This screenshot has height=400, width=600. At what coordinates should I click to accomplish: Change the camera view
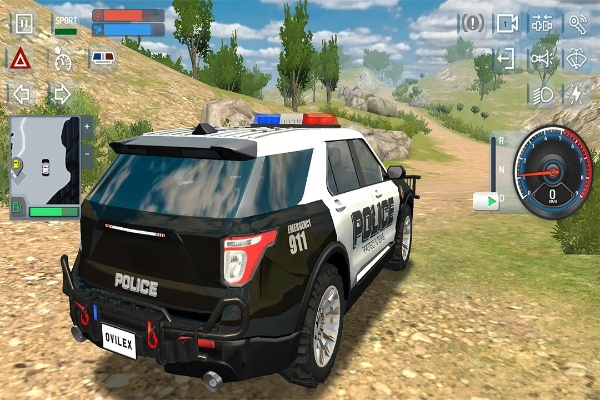[x=507, y=23]
